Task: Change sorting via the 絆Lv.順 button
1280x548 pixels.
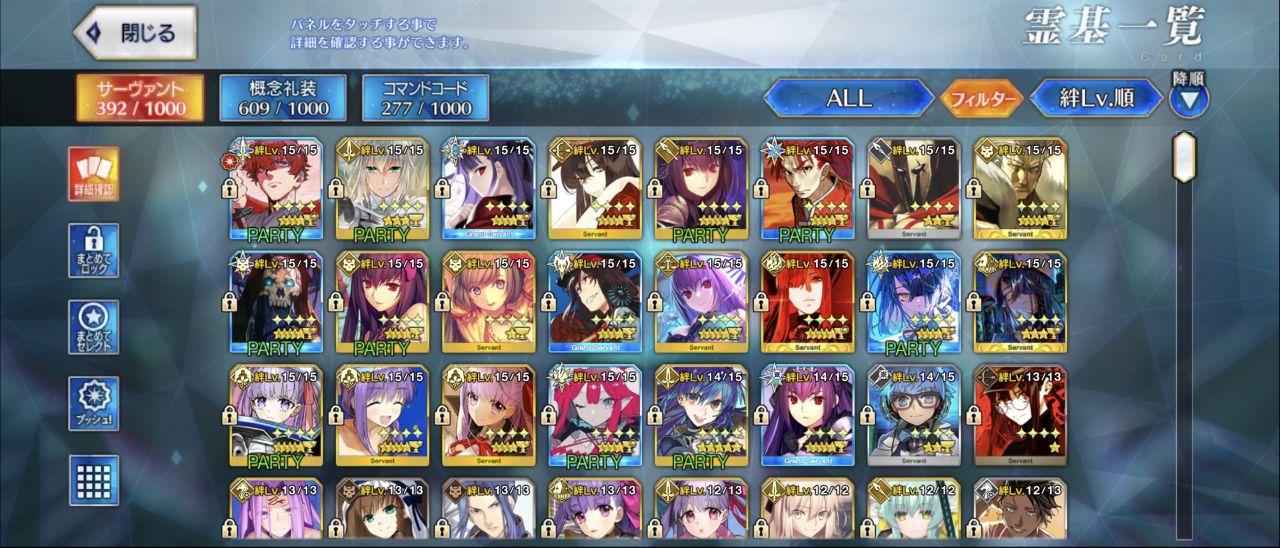Action: 1095,99
